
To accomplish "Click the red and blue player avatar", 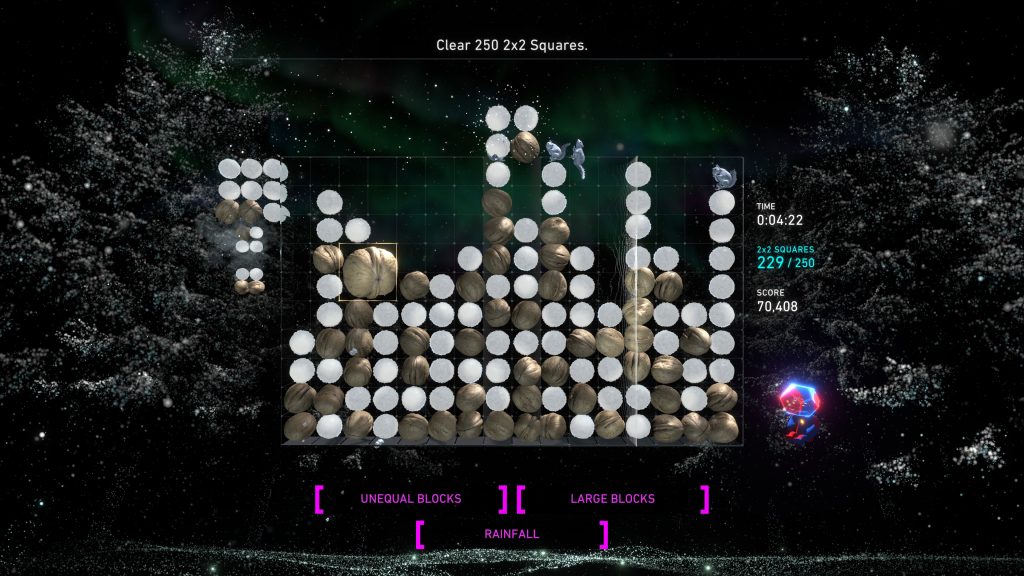I will tap(797, 405).
